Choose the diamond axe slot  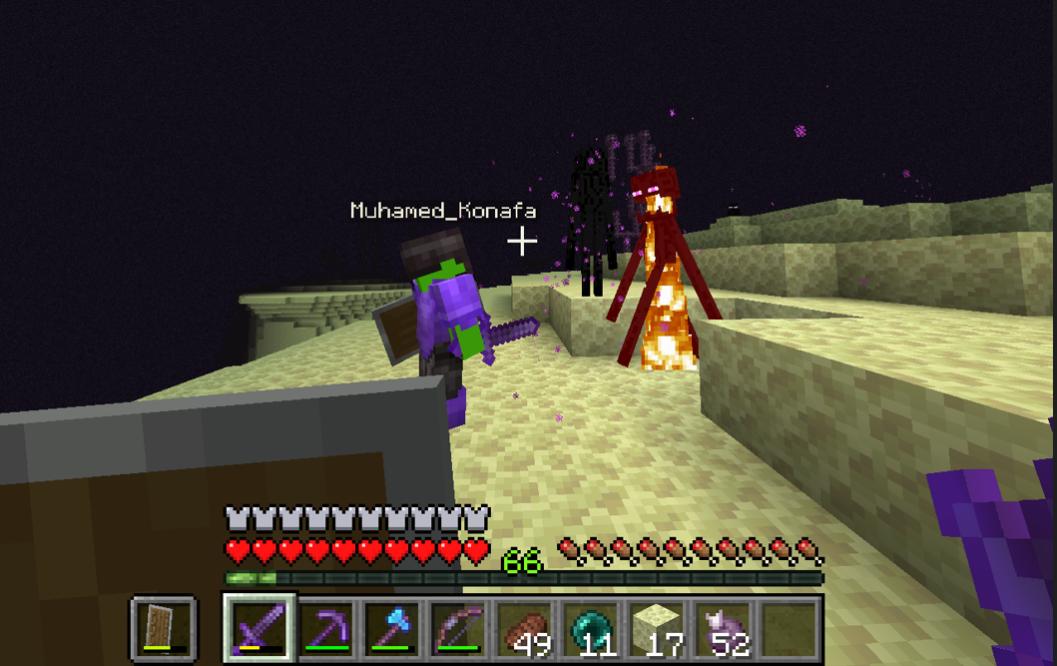tap(392, 629)
